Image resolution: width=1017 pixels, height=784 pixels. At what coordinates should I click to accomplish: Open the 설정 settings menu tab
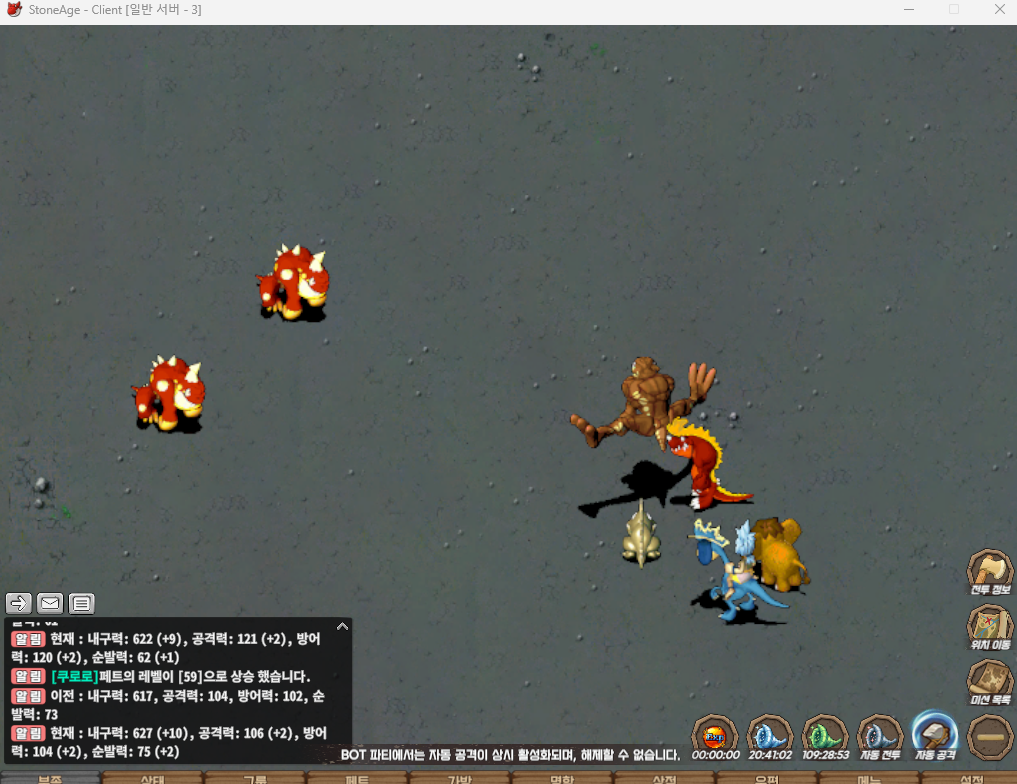pos(970,779)
